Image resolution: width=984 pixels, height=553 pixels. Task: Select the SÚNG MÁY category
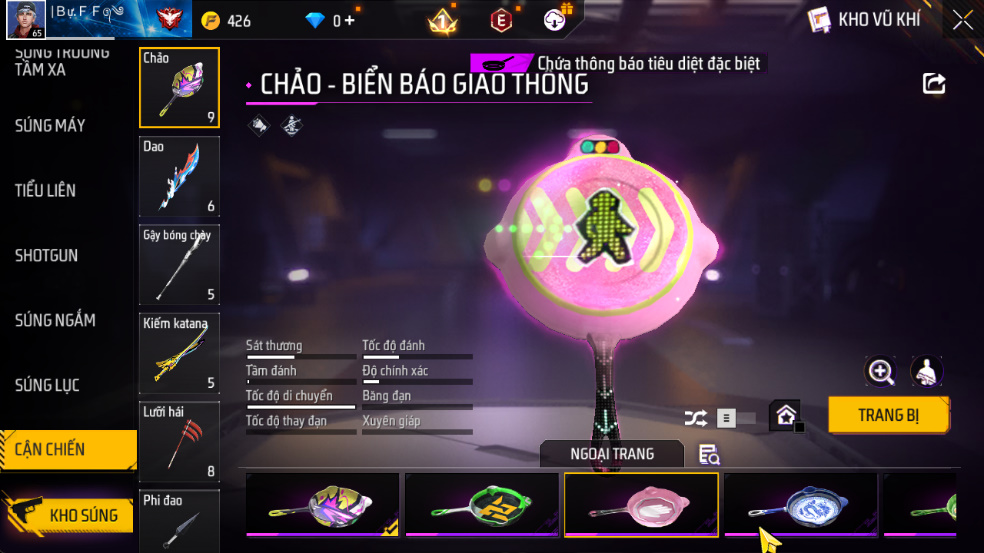(x=50, y=126)
